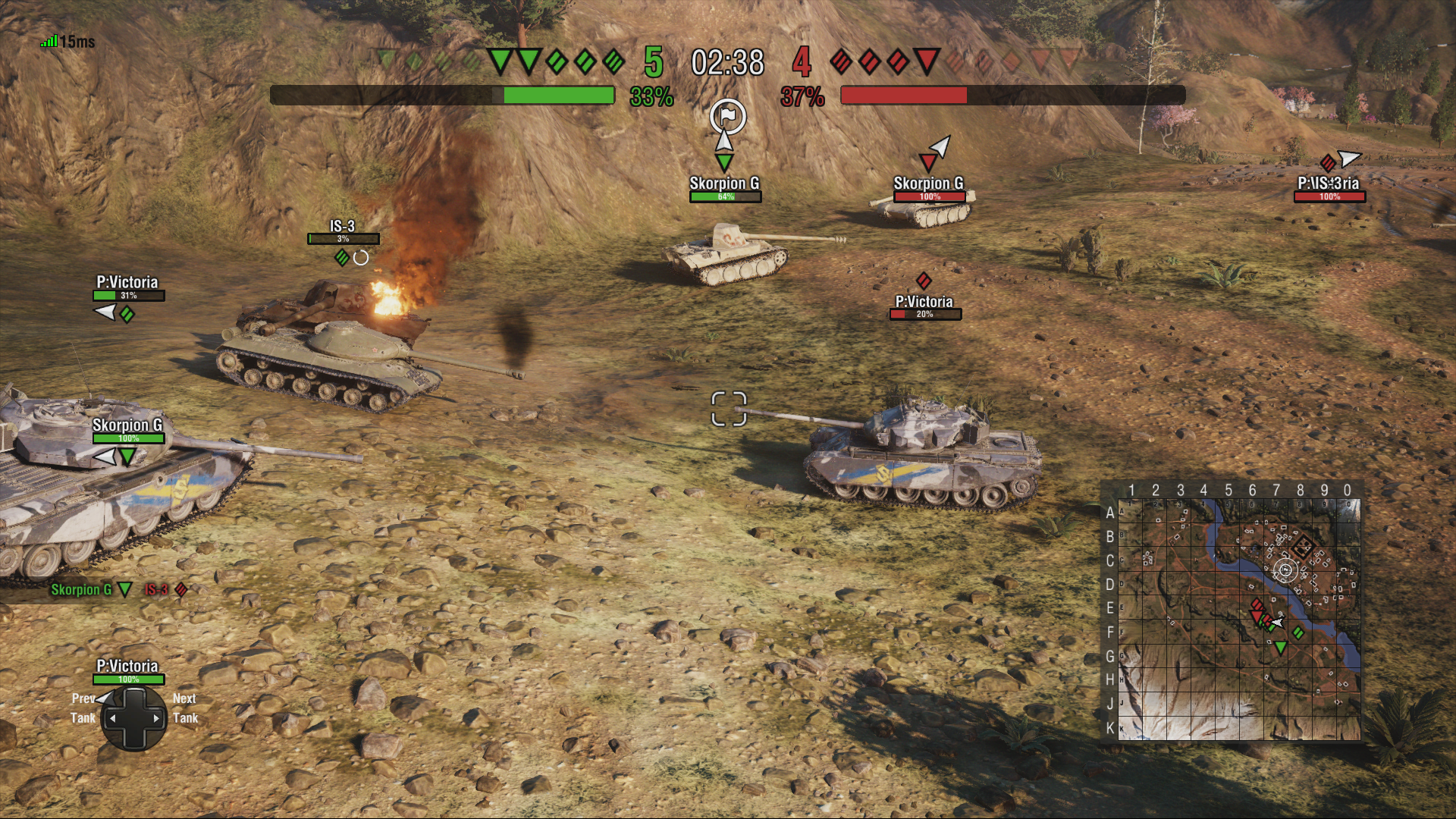1456x819 pixels.
Task: Select the large red triangle in enemy roster
Action: coord(926,63)
